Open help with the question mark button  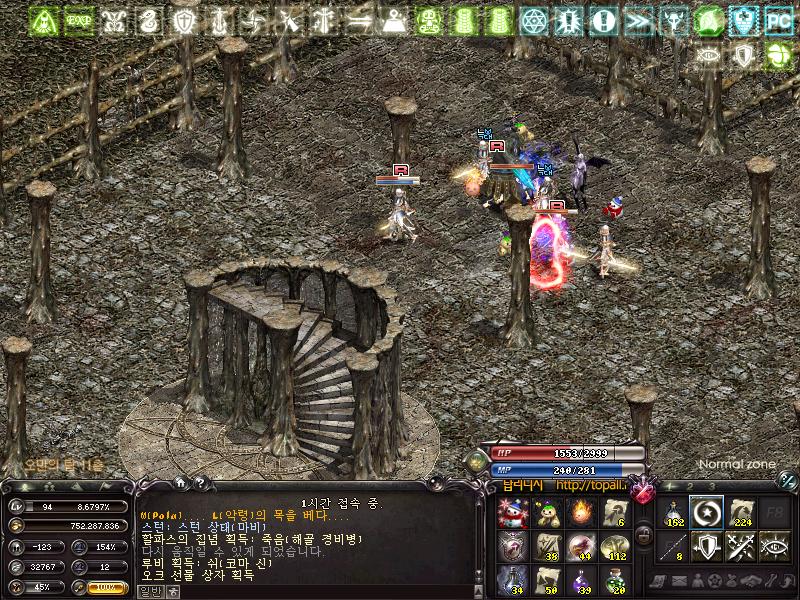tap(200, 483)
